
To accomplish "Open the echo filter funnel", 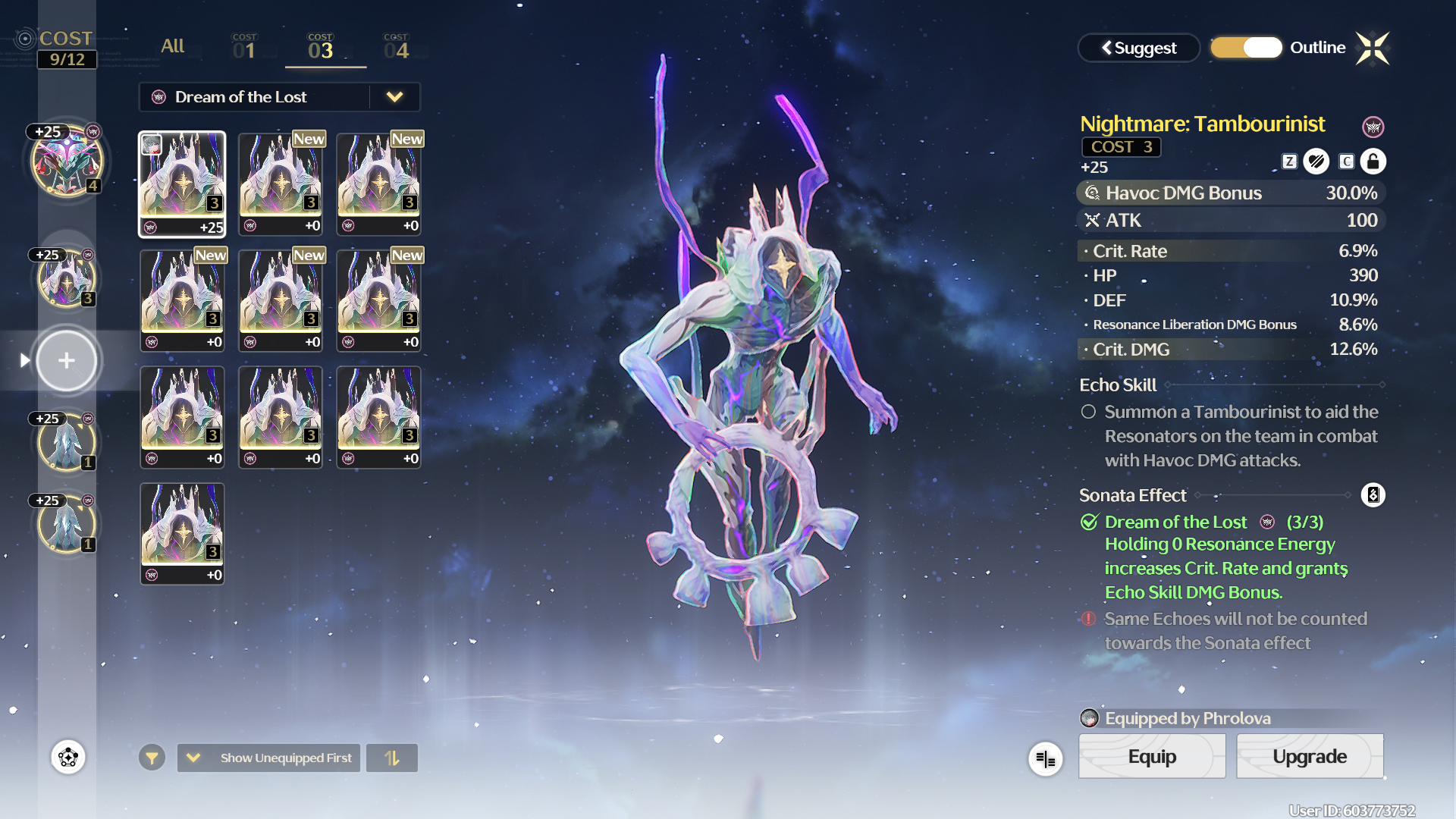I will click(152, 758).
